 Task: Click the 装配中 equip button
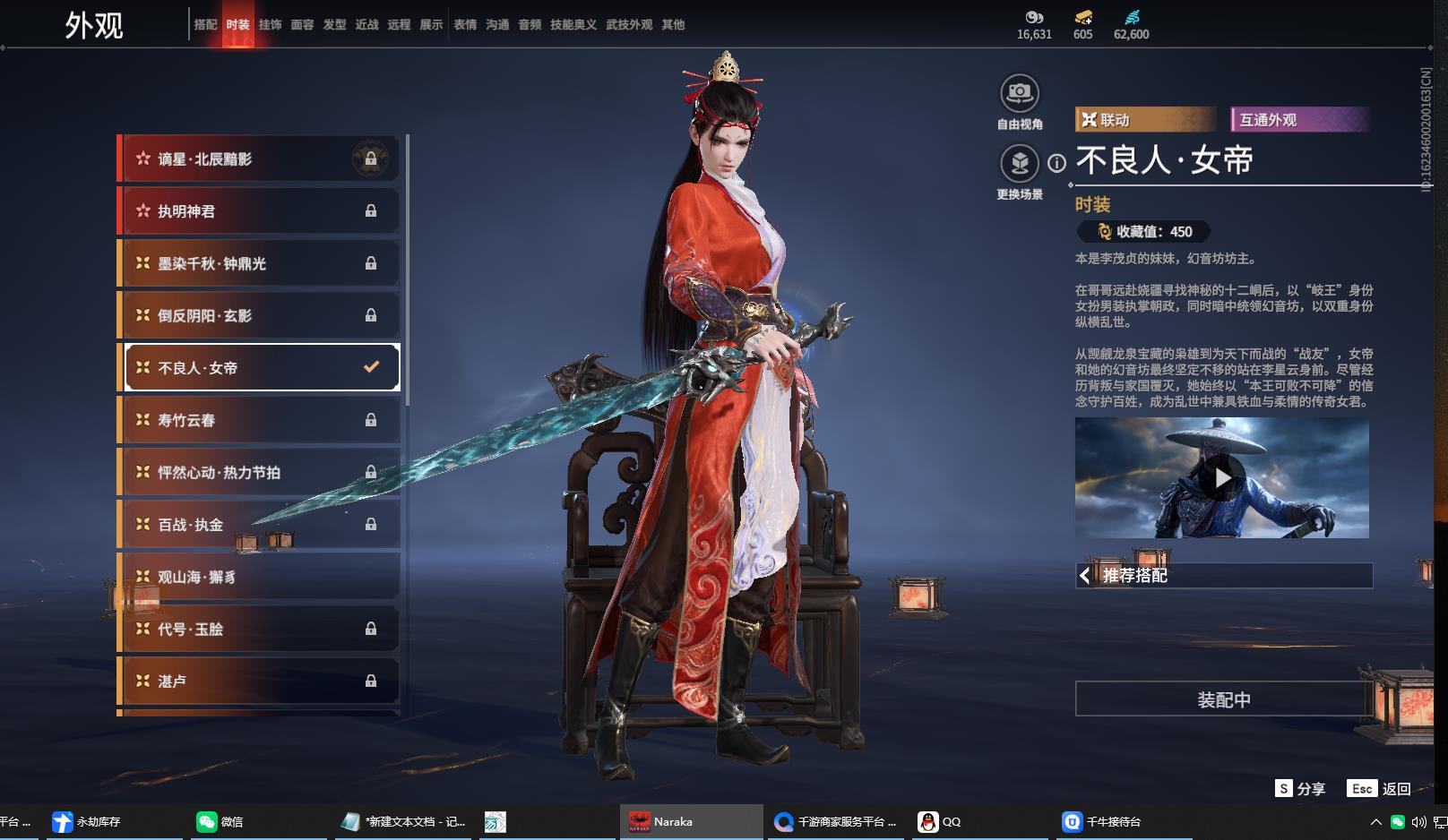1223,699
